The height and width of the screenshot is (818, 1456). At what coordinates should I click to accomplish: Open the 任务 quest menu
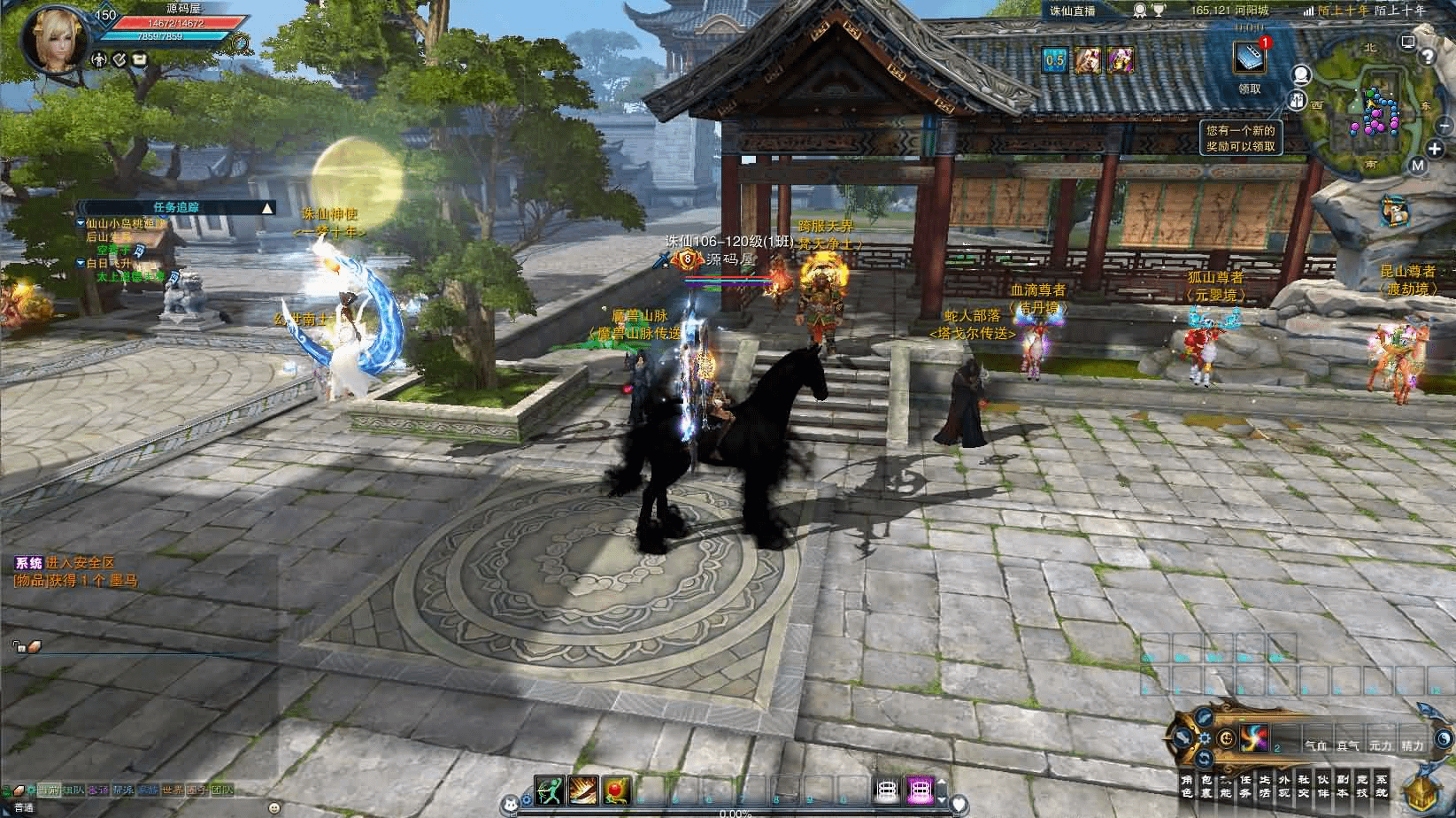(1245, 785)
